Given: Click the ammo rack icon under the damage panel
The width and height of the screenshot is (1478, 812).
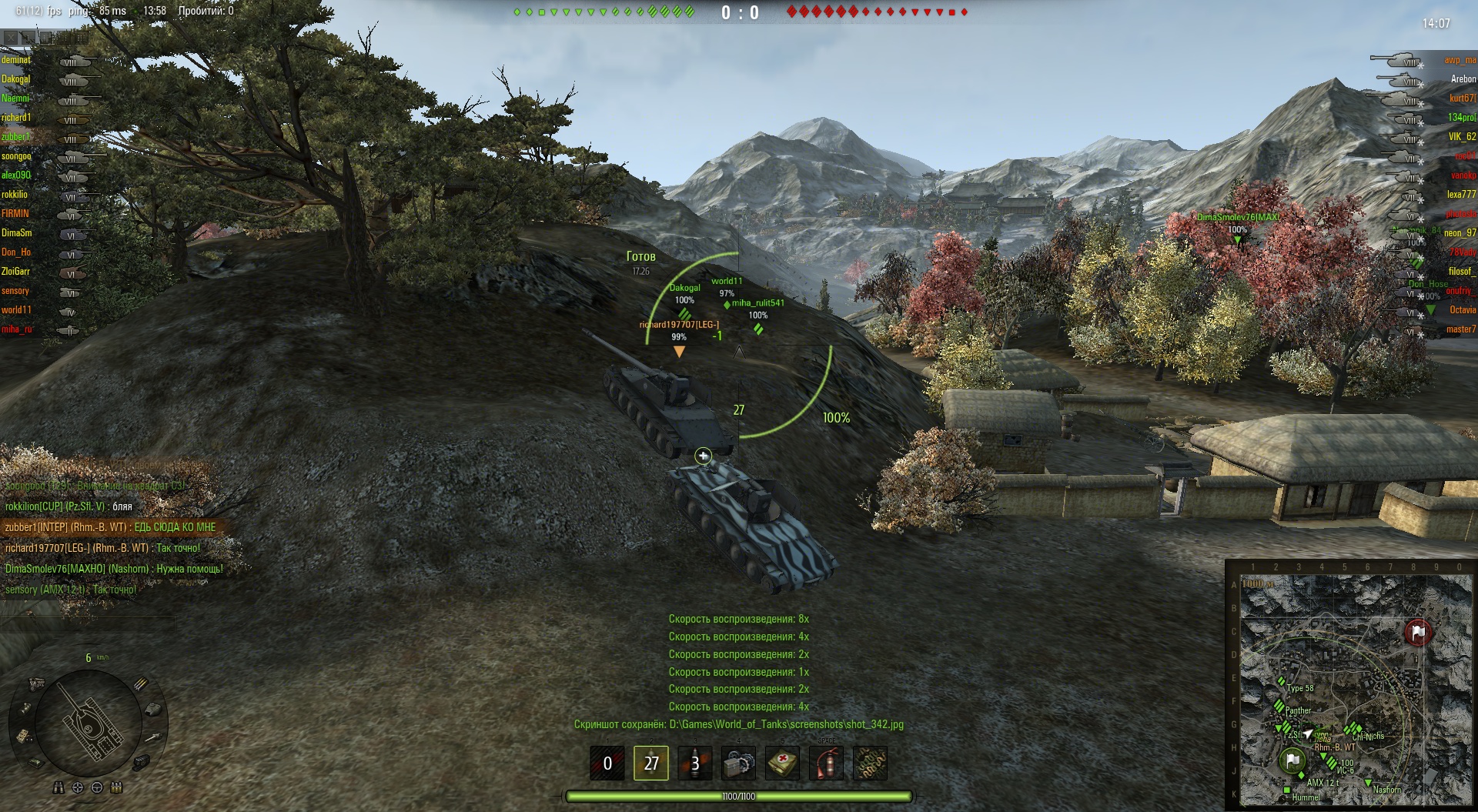Looking at the screenshot, I should (x=116, y=787).
